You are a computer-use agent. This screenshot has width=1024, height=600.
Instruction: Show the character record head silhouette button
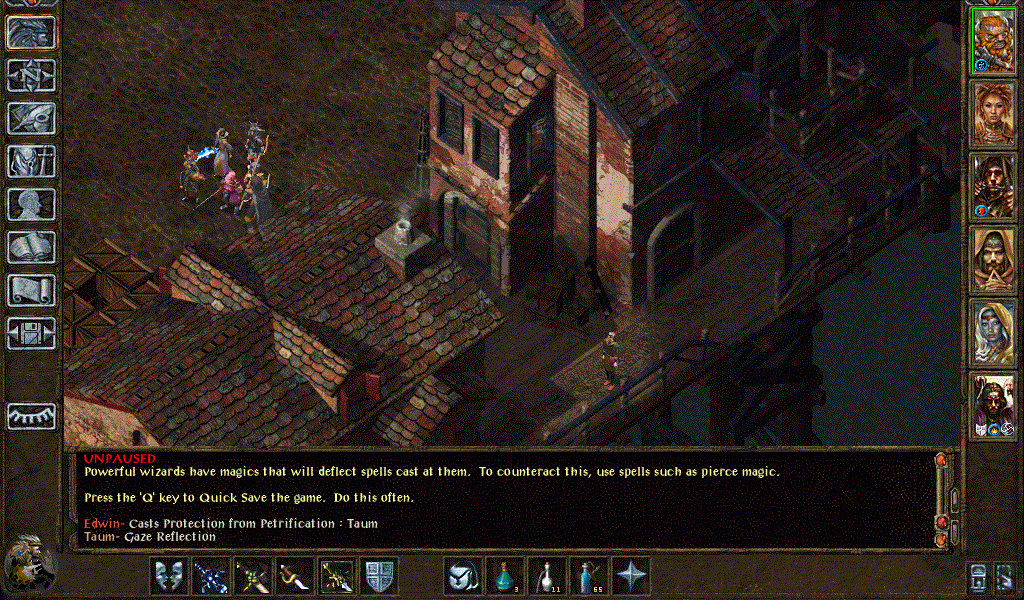[x=31, y=204]
